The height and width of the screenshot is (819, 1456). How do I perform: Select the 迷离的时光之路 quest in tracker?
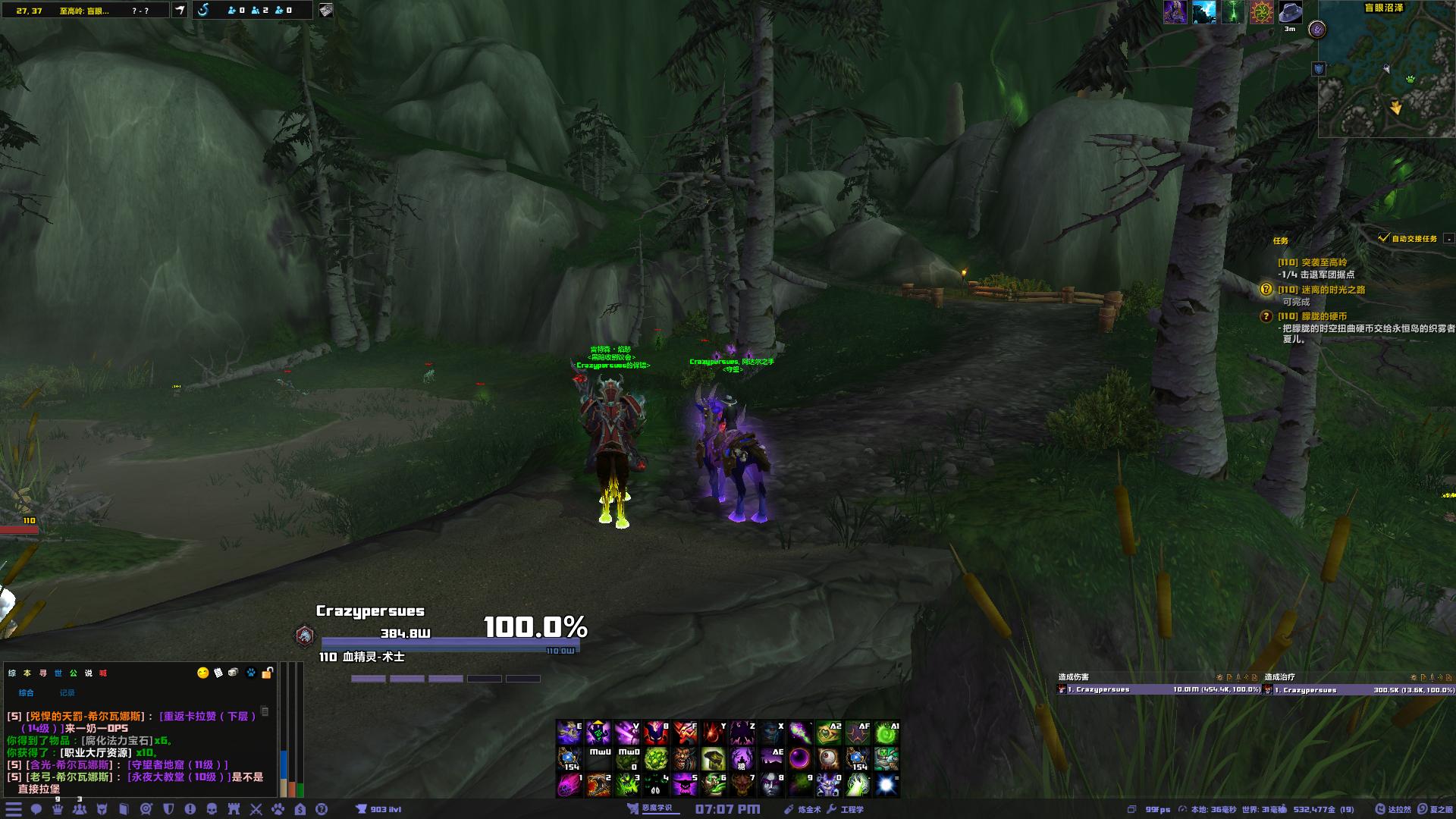(x=1332, y=290)
